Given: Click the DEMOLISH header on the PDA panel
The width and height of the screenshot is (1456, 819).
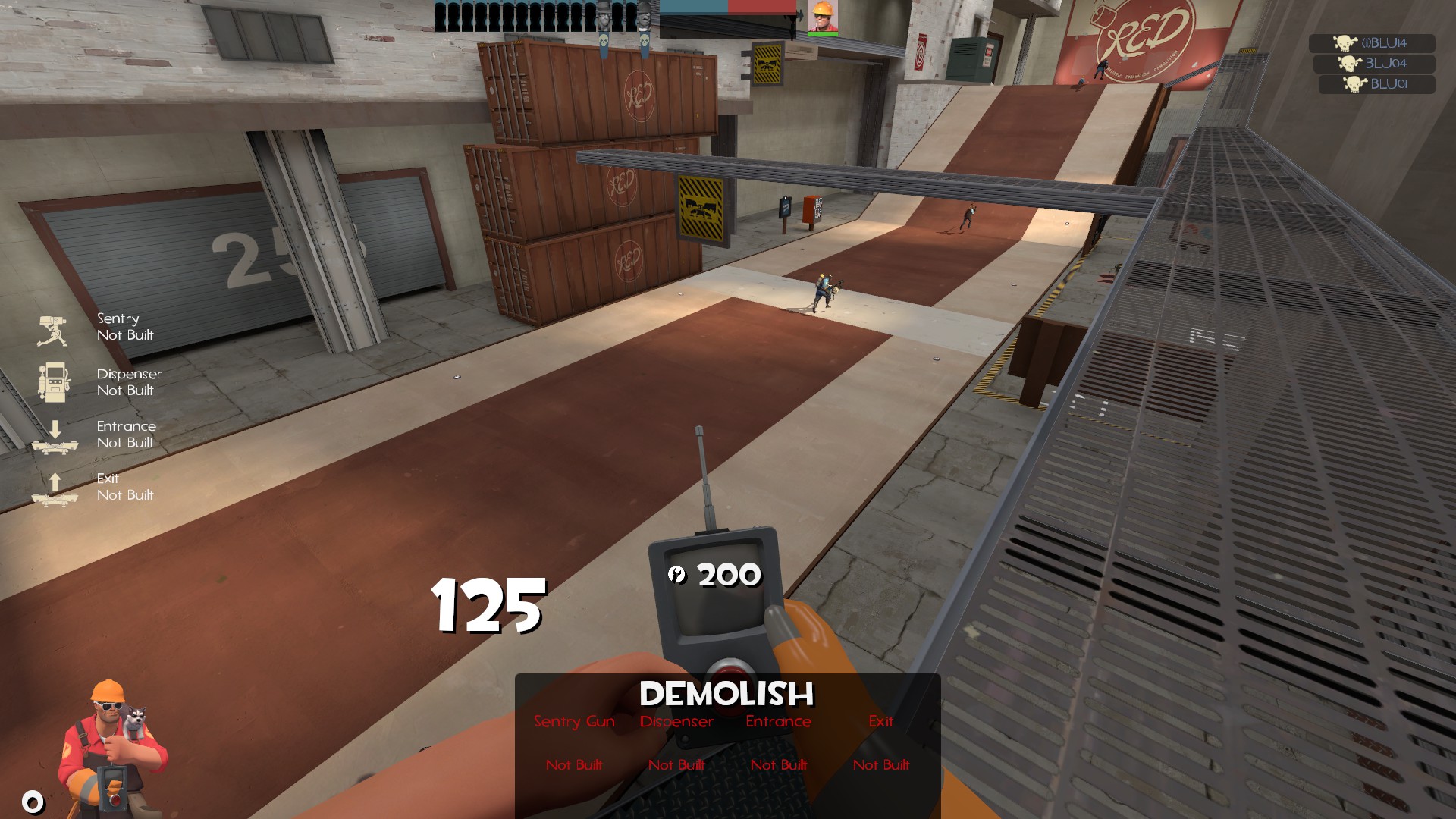Looking at the screenshot, I should 726,691.
